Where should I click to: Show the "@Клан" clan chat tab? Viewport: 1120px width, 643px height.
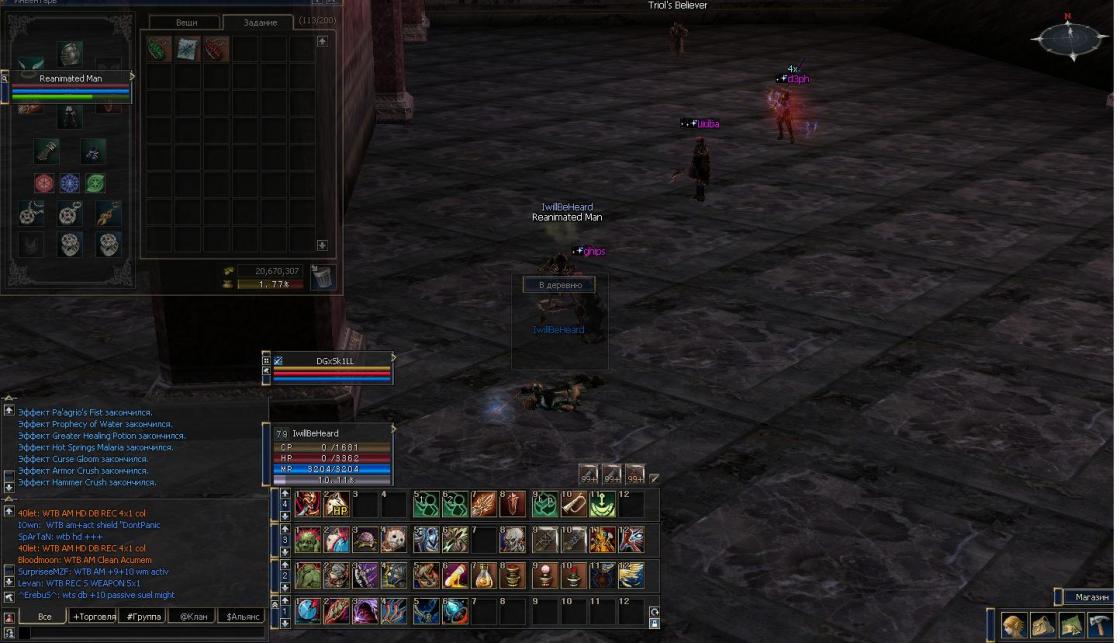191,616
